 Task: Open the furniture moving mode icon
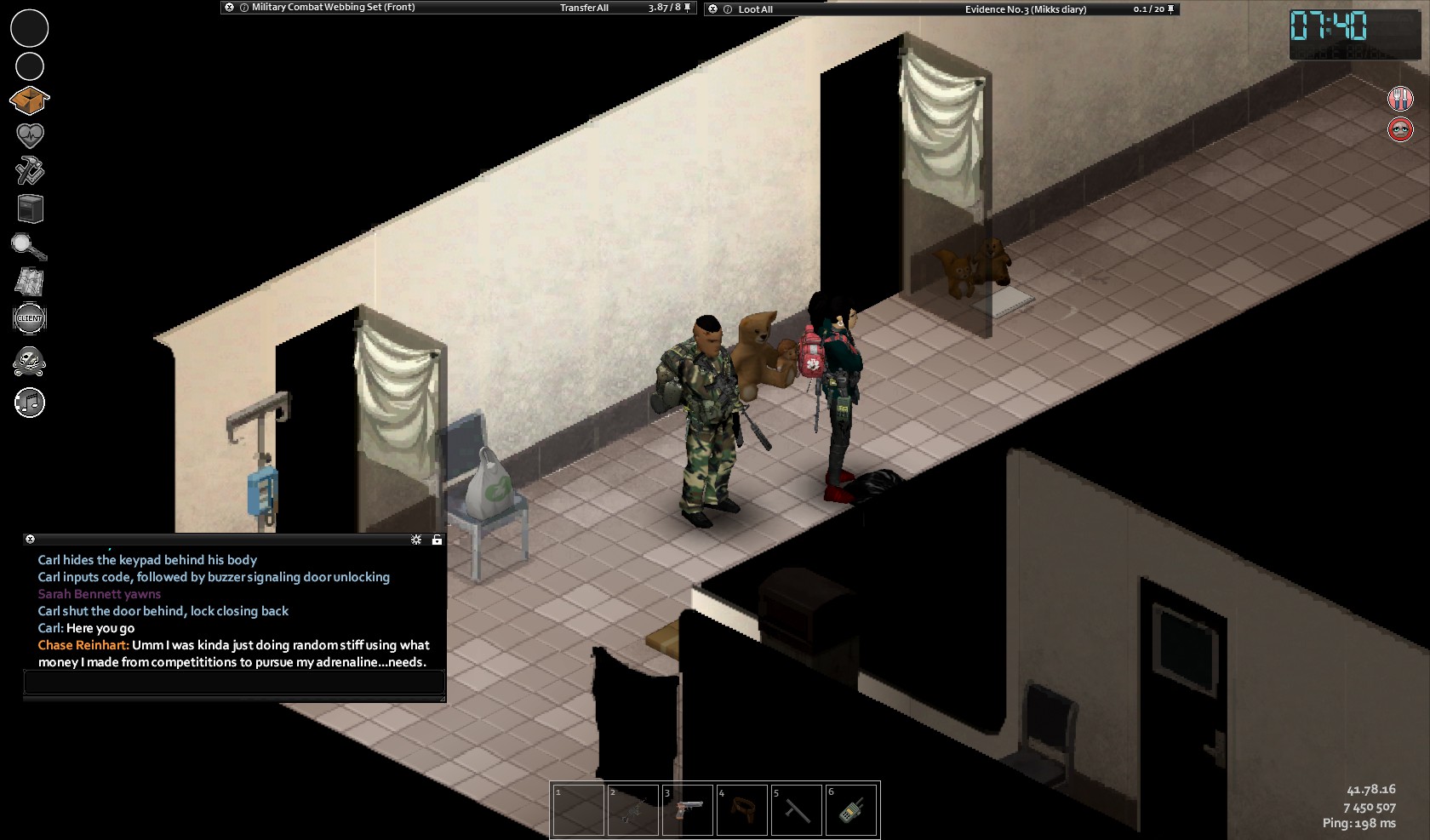click(x=30, y=209)
